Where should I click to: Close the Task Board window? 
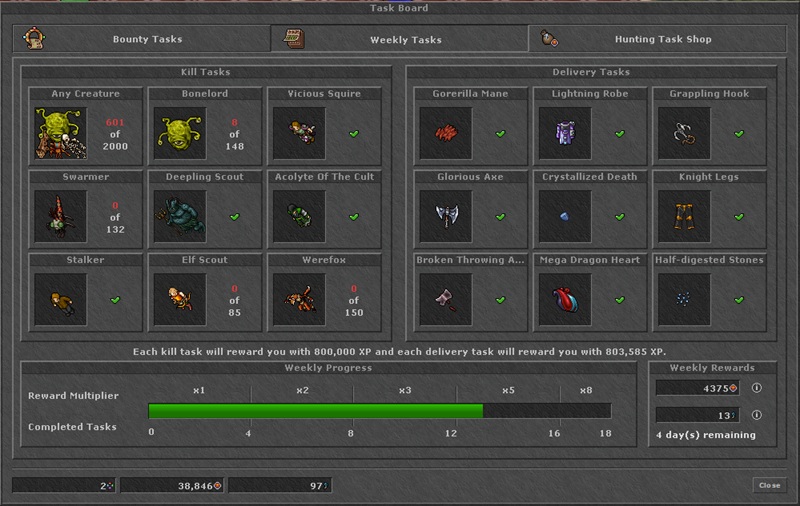click(769, 485)
